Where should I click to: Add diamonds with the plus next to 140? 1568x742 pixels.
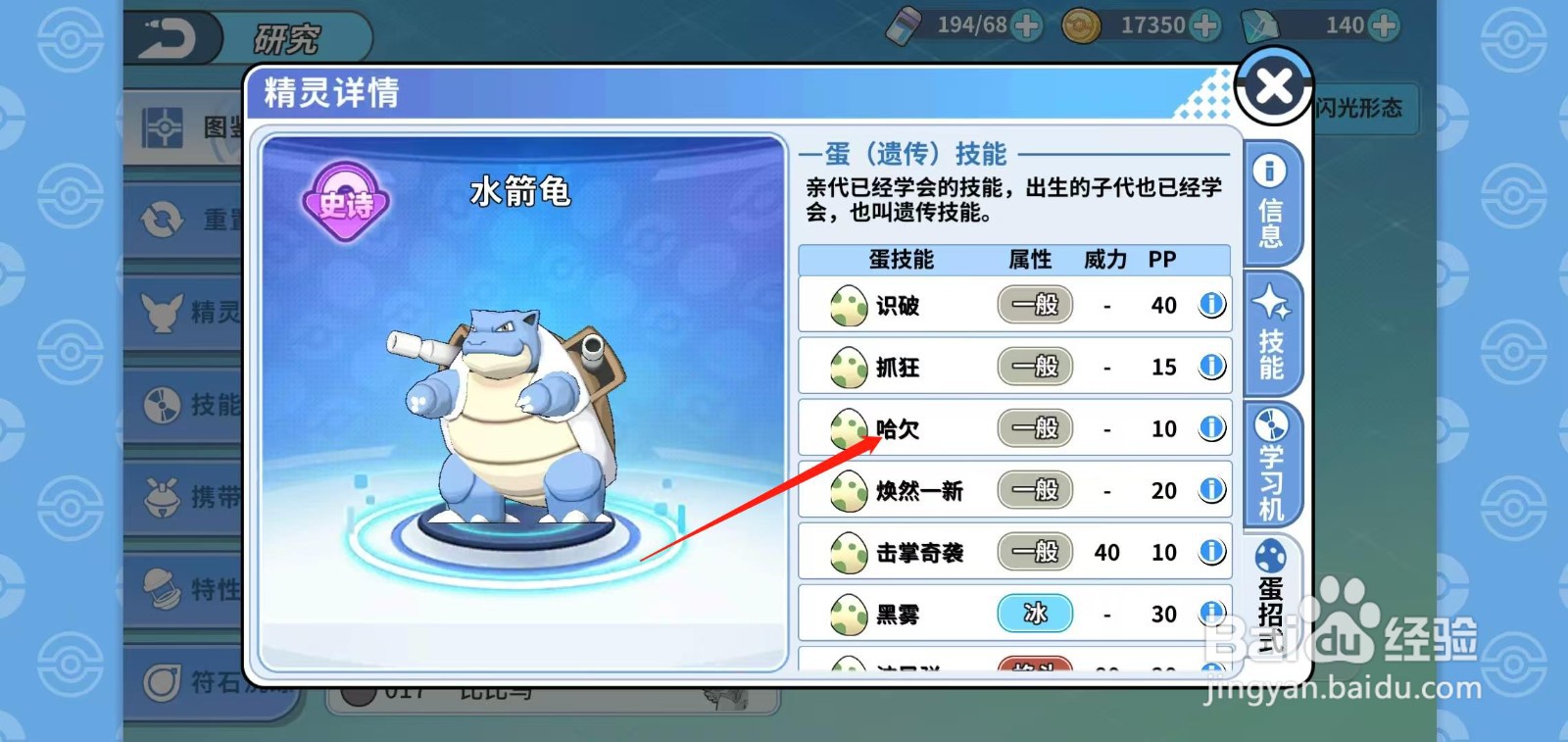click(x=1382, y=25)
